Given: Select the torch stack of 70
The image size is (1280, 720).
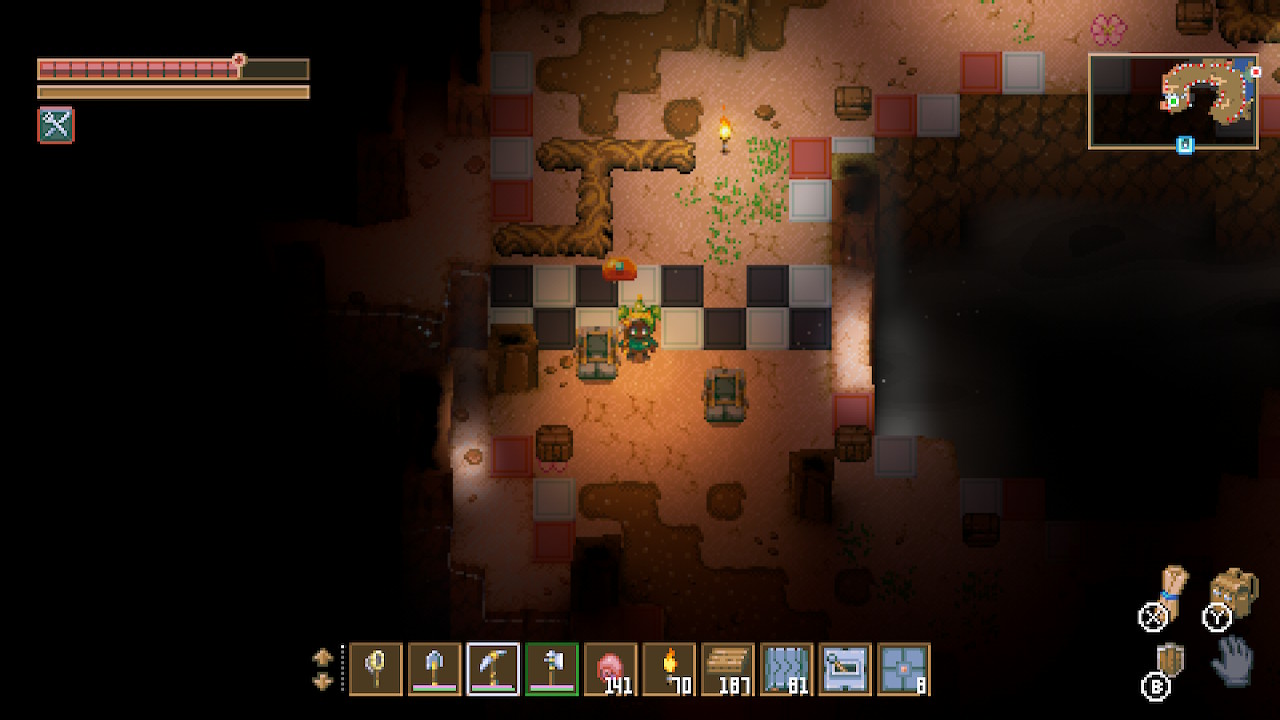Looking at the screenshot, I should pyautogui.click(x=669, y=669).
